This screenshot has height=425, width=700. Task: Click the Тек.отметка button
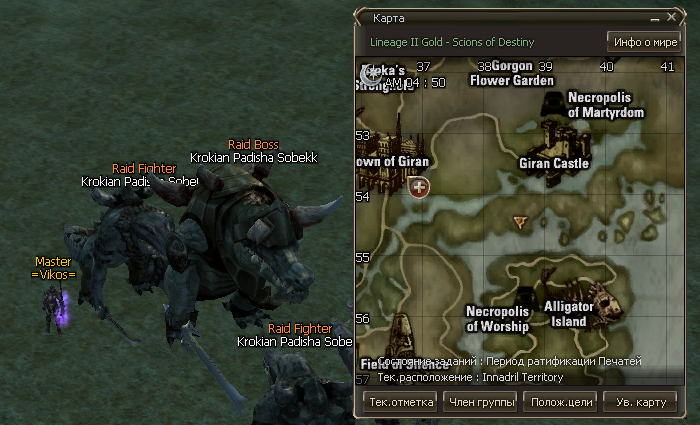tap(400, 402)
